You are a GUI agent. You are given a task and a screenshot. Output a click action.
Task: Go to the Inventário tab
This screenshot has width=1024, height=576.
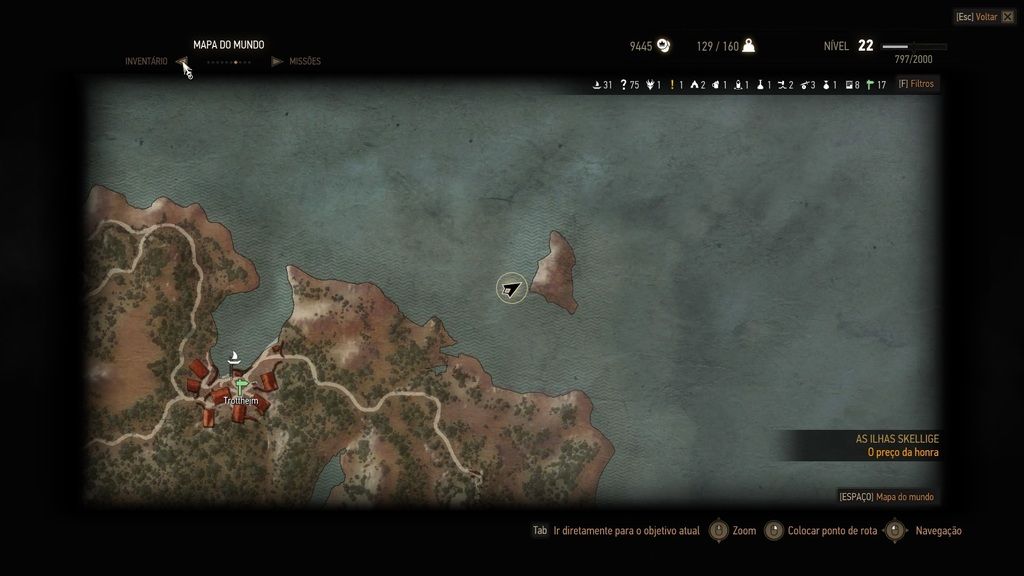pos(146,62)
